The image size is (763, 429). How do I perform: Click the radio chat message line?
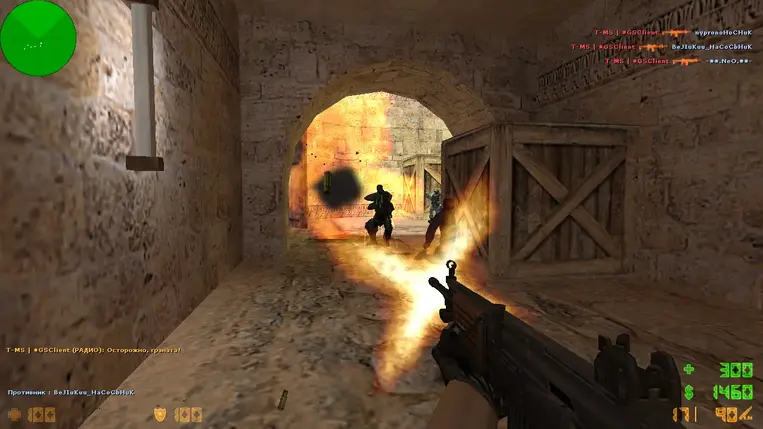(94, 350)
